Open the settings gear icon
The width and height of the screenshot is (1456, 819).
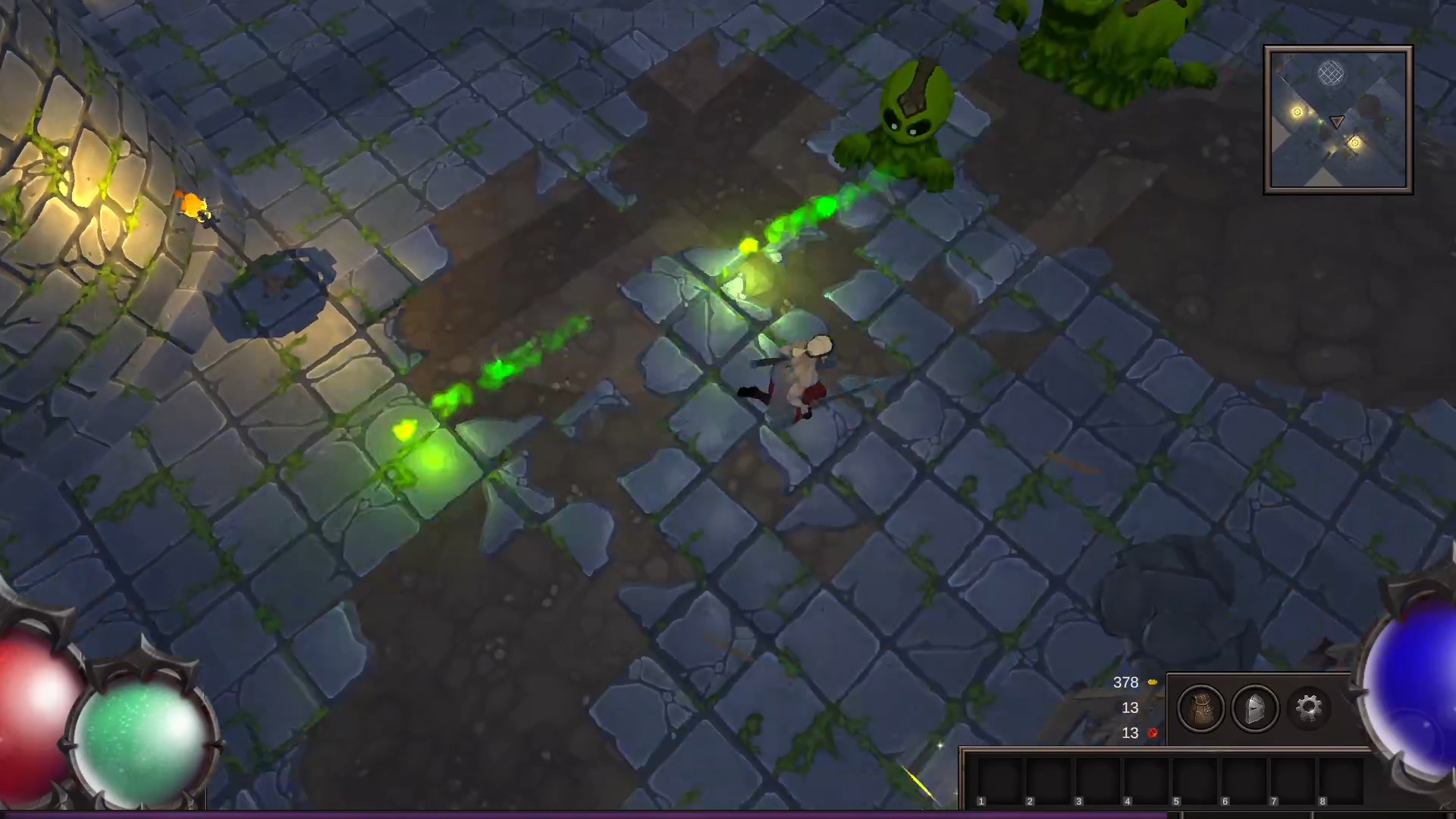coord(1307,709)
